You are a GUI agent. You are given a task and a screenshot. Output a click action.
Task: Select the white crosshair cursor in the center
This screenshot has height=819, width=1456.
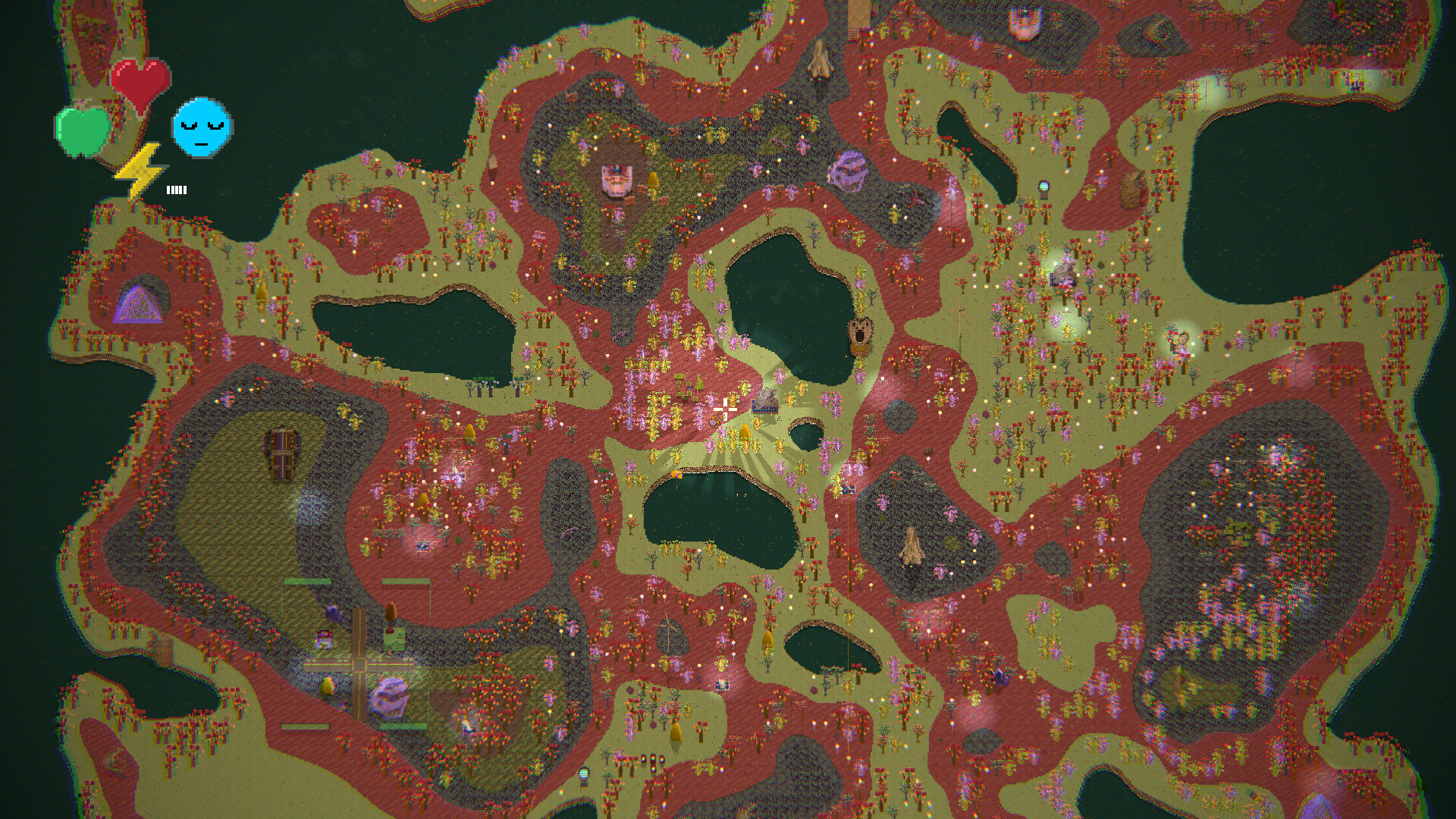point(725,408)
